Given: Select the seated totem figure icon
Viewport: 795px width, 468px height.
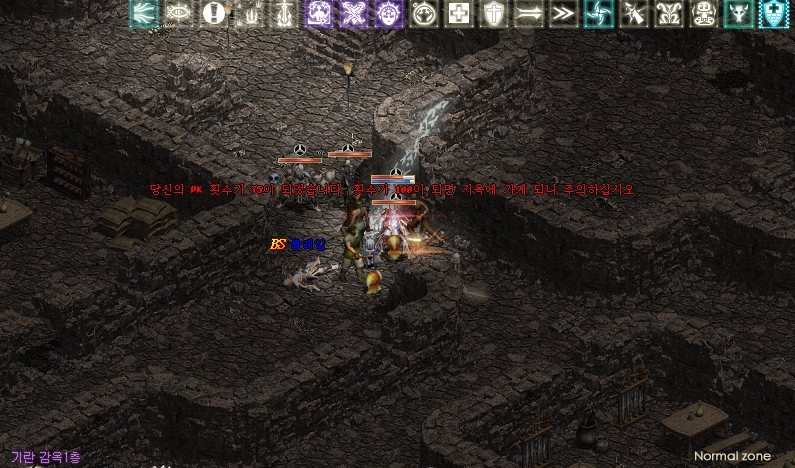Looking at the screenshot, I should point(704,13).
